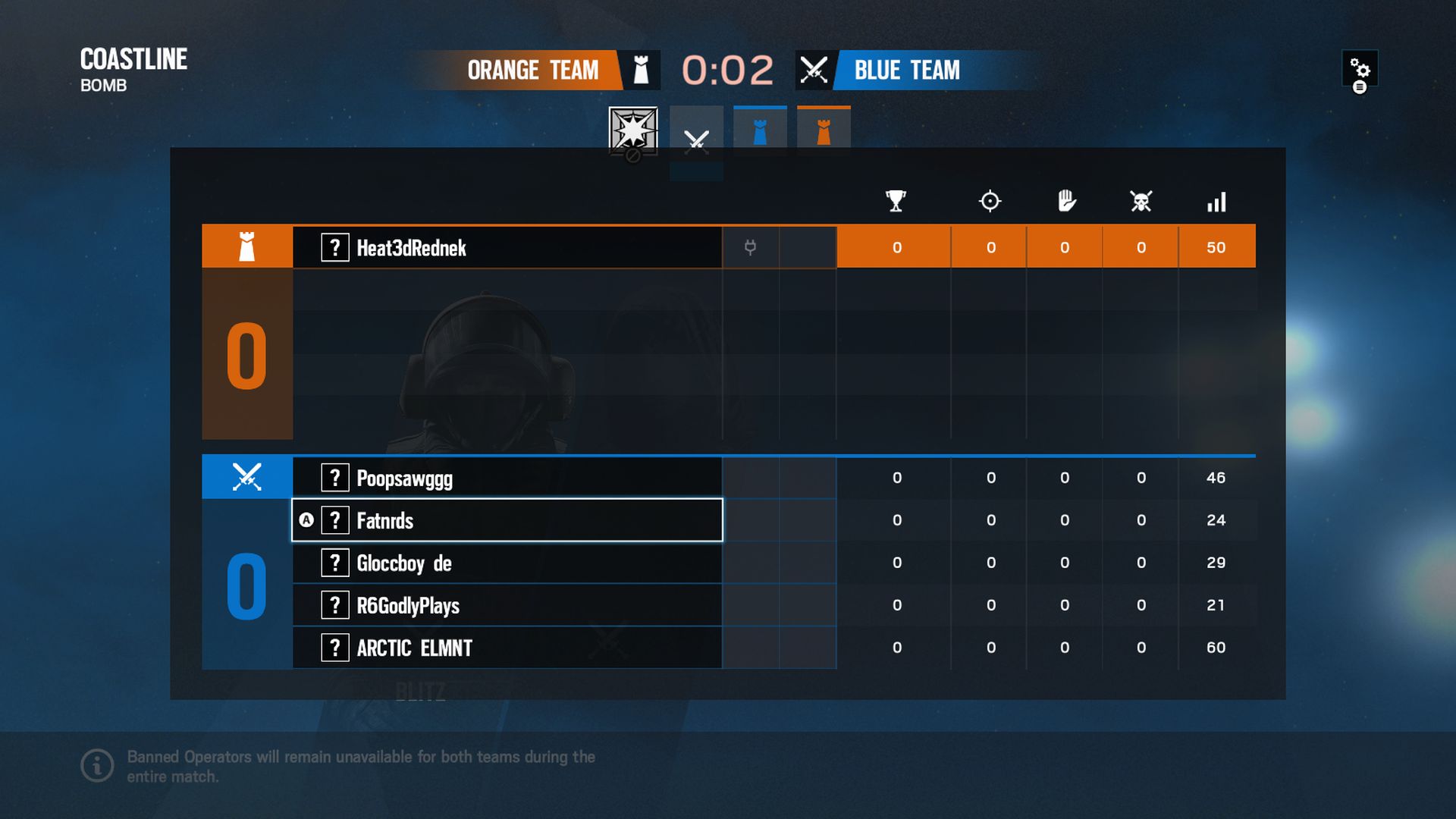This screenshot has height=819, width=1456.
Task: Click the crosshair kills column header icon
Action: 990,202
